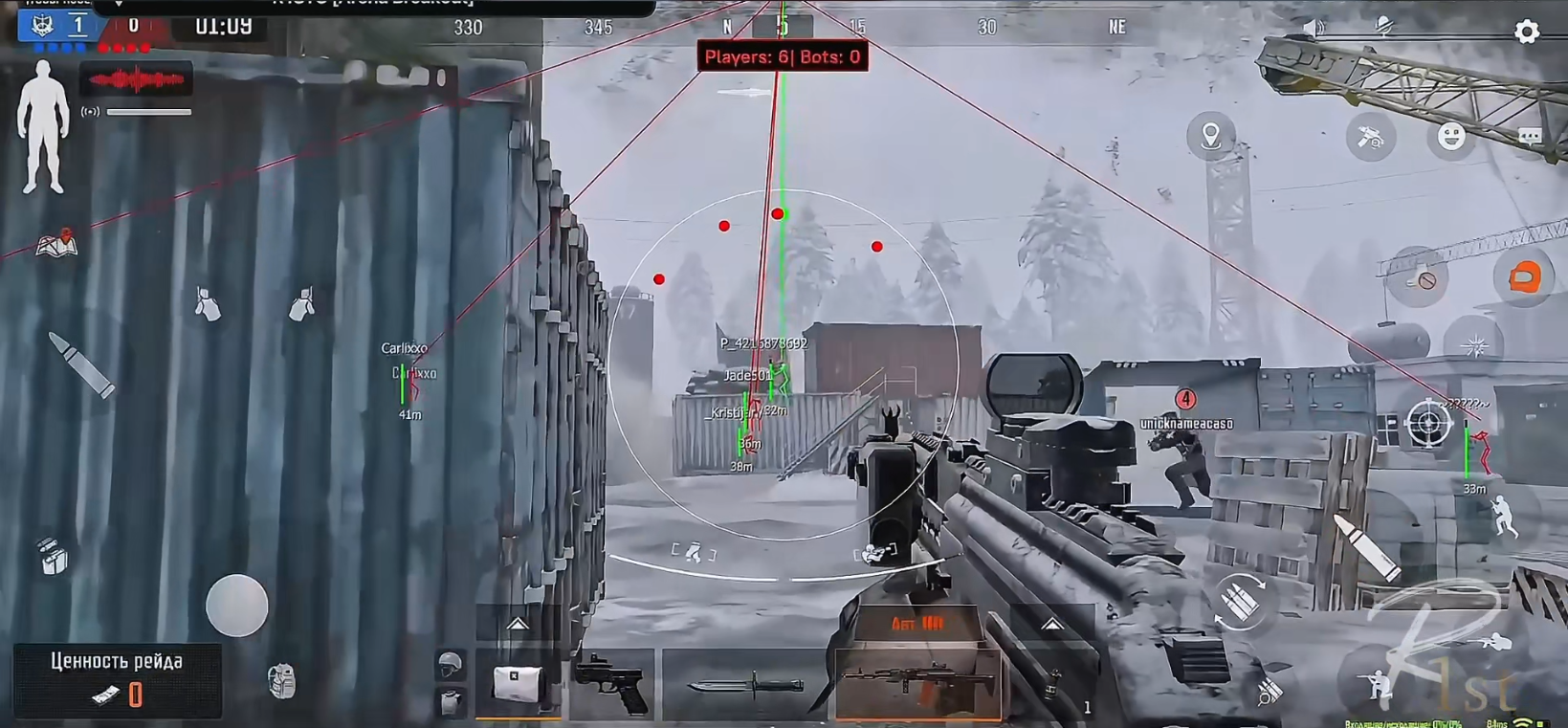Change the fire mode selector above rifle

(x=917, y=624)
